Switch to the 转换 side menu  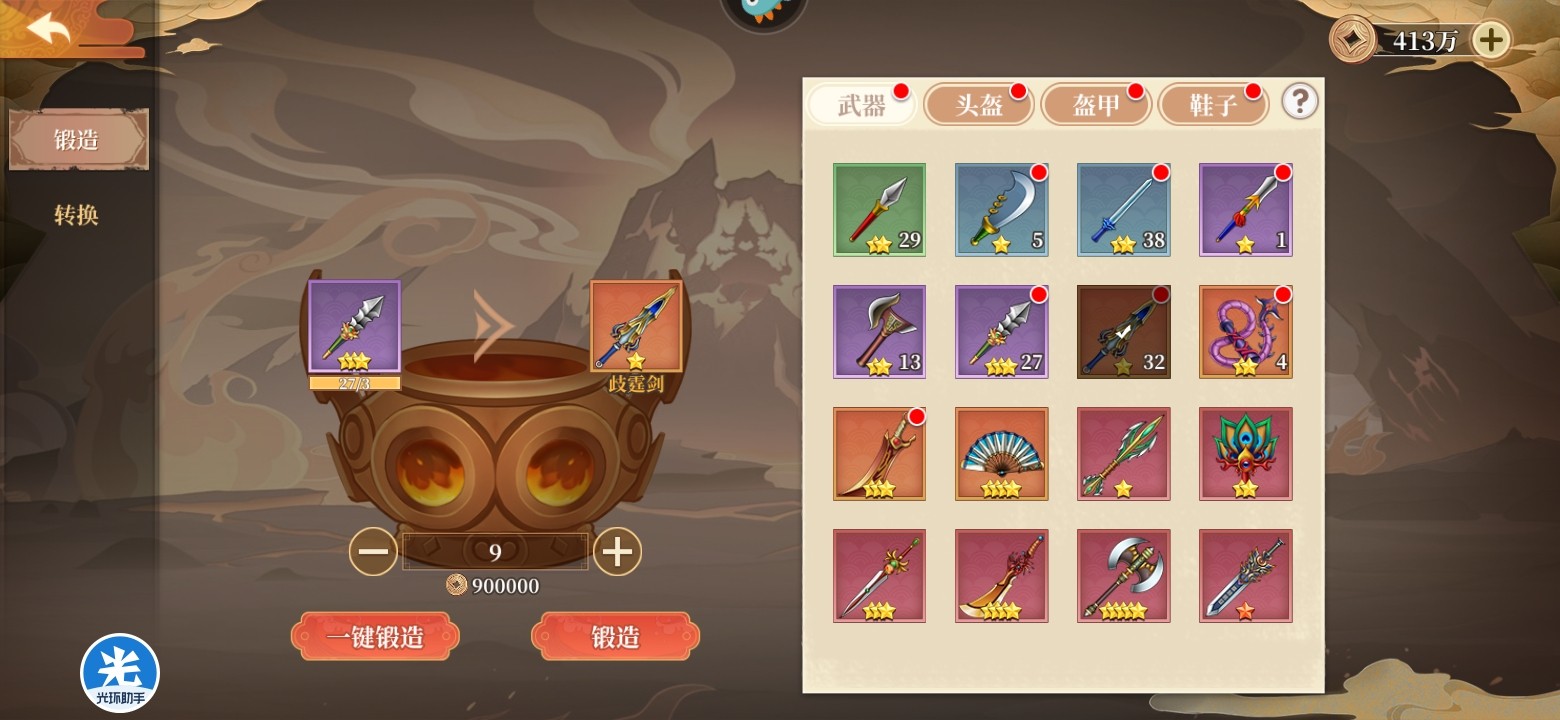(x=76, y=214)
